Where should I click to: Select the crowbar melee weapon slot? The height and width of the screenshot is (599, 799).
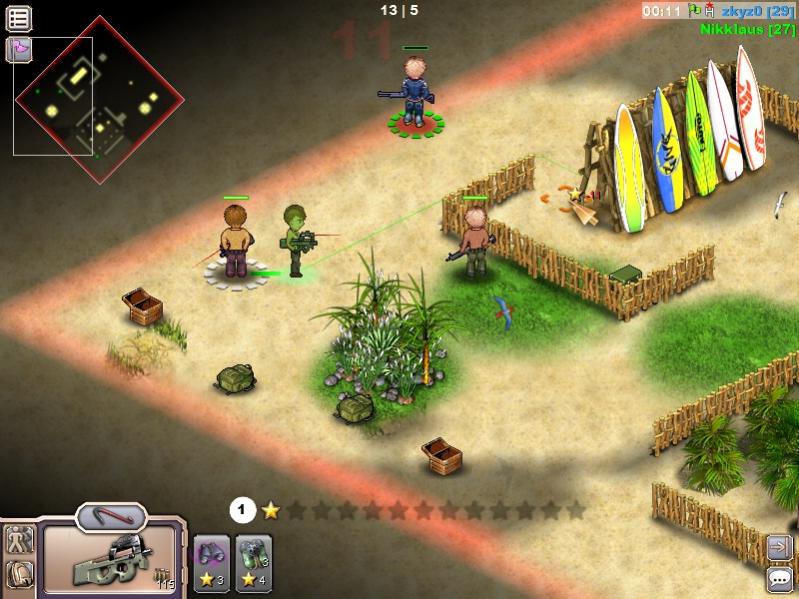pos(111,518)
